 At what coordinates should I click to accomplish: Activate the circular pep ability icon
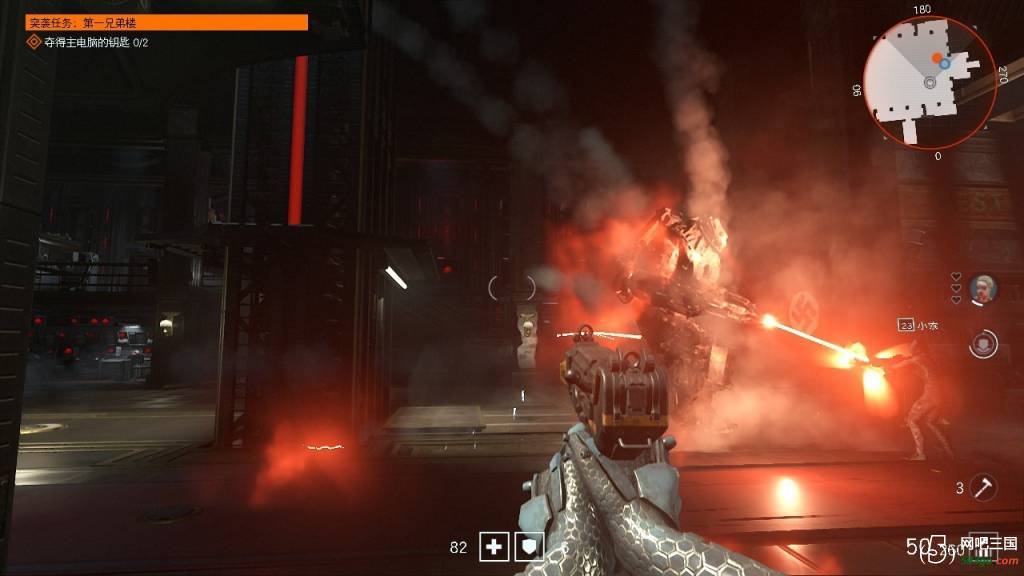(984, 343)
